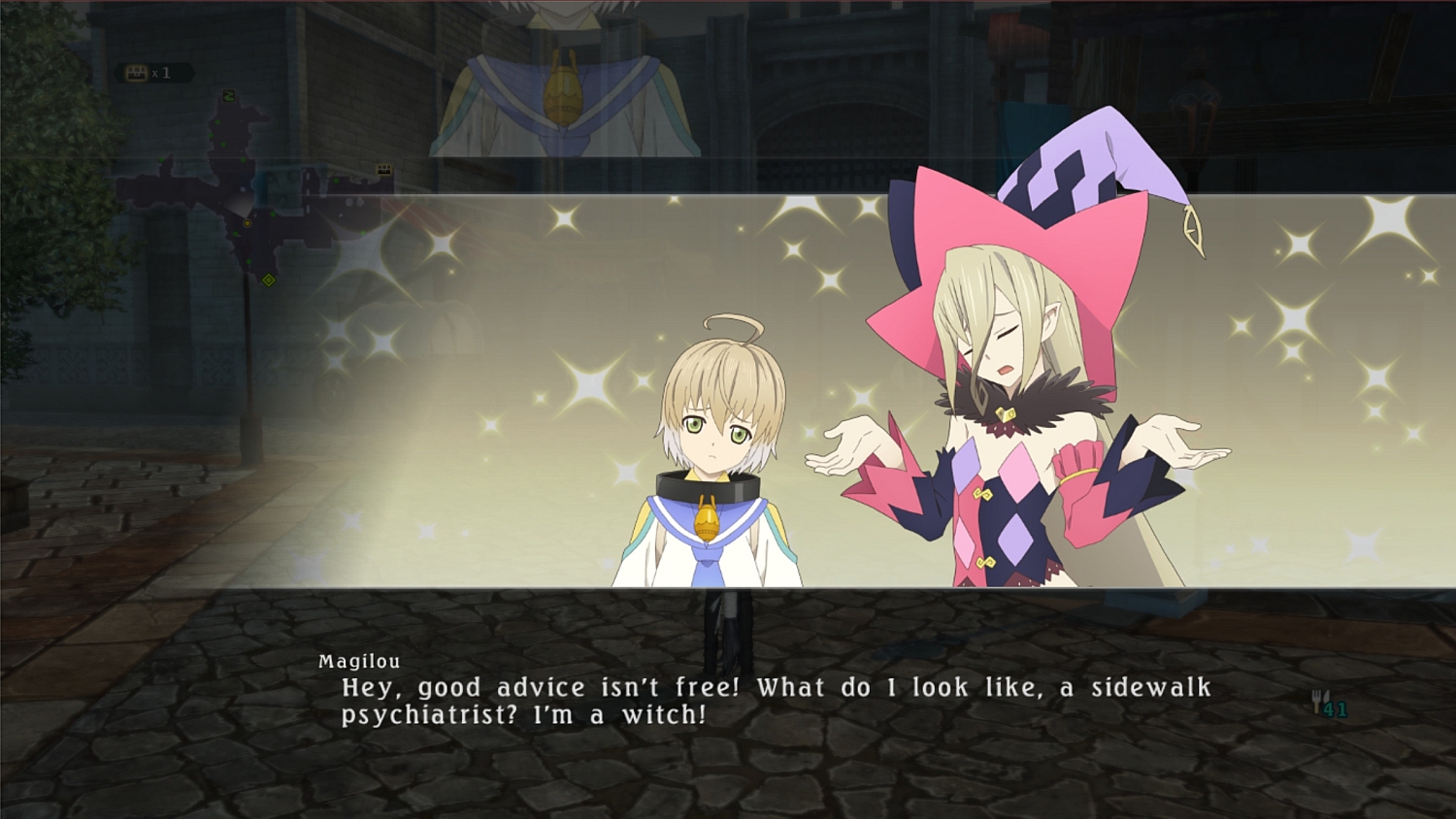Select the green exit marker atop the minimap
1456x819 pixels.
click(229, 96)
